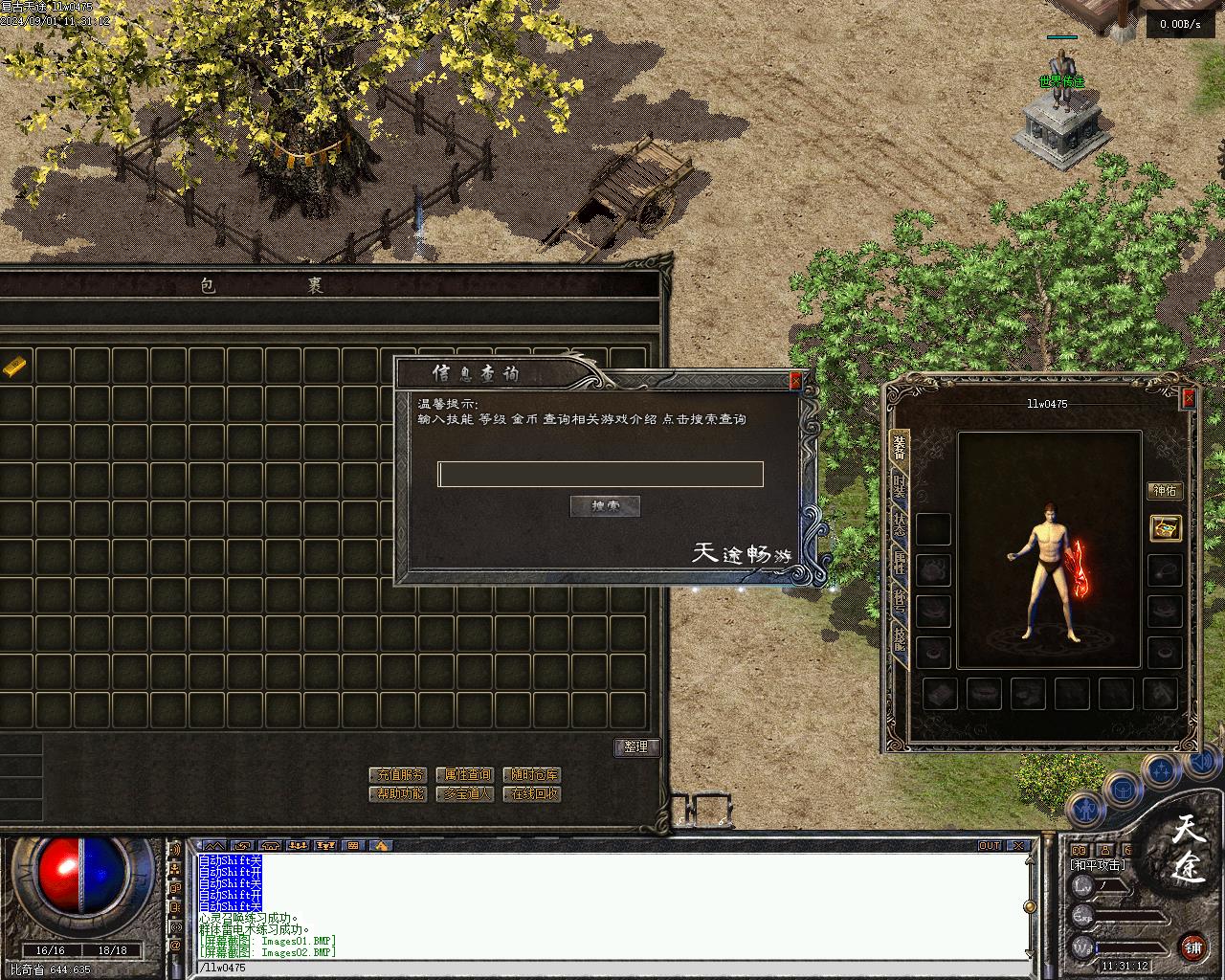Open the treasure chest icon in the equipment panel
Screen dimensions: 1225x980
pyautogui.click(x=1165, y=527)
